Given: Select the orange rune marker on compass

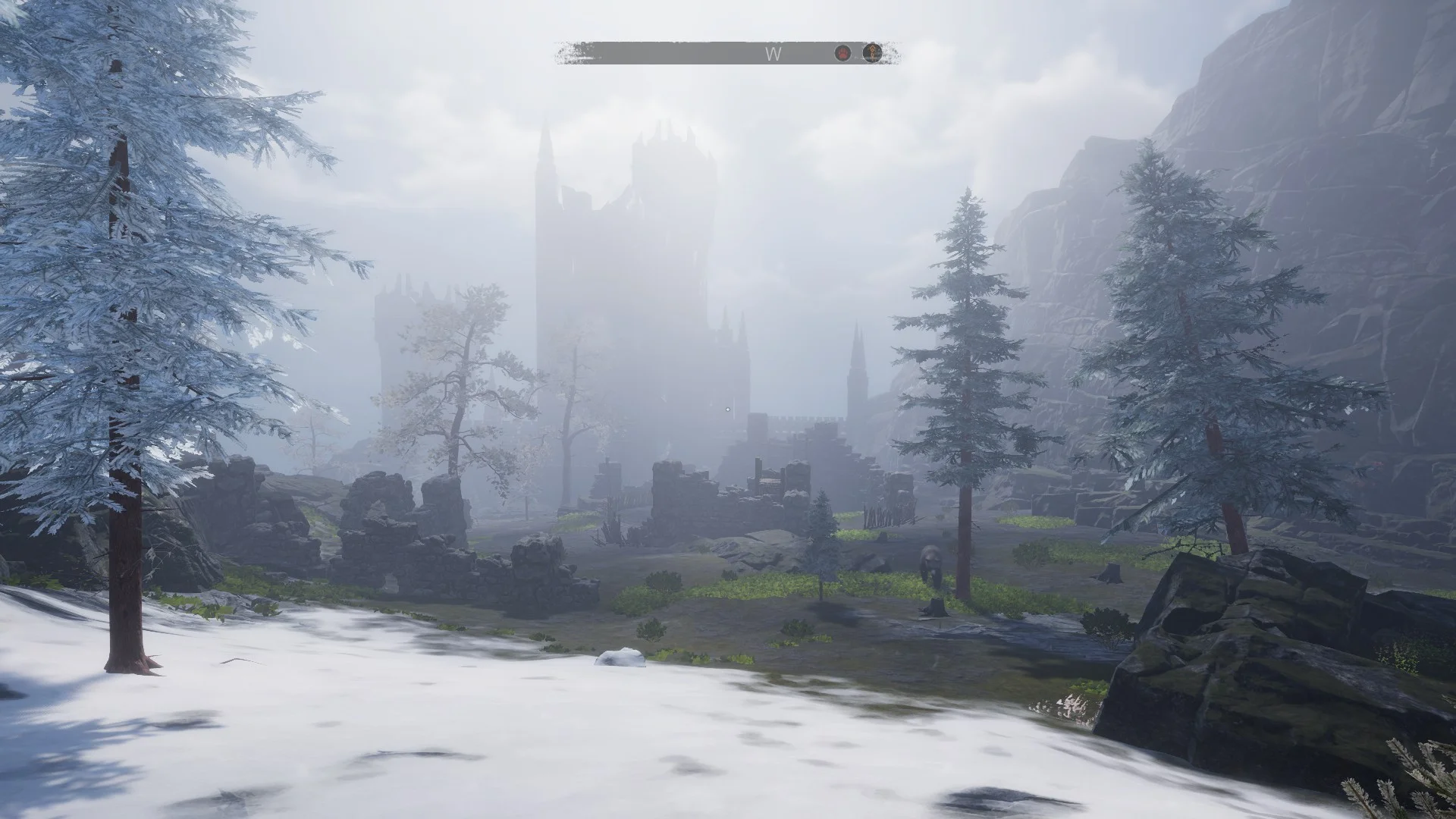Looking at the screenshot, I should pyautogui.click(x=873, y=53).
